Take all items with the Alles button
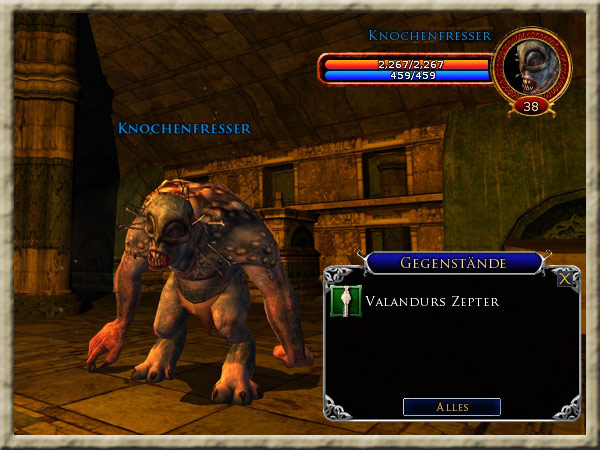The image size is (600, 450). [452, 407]
